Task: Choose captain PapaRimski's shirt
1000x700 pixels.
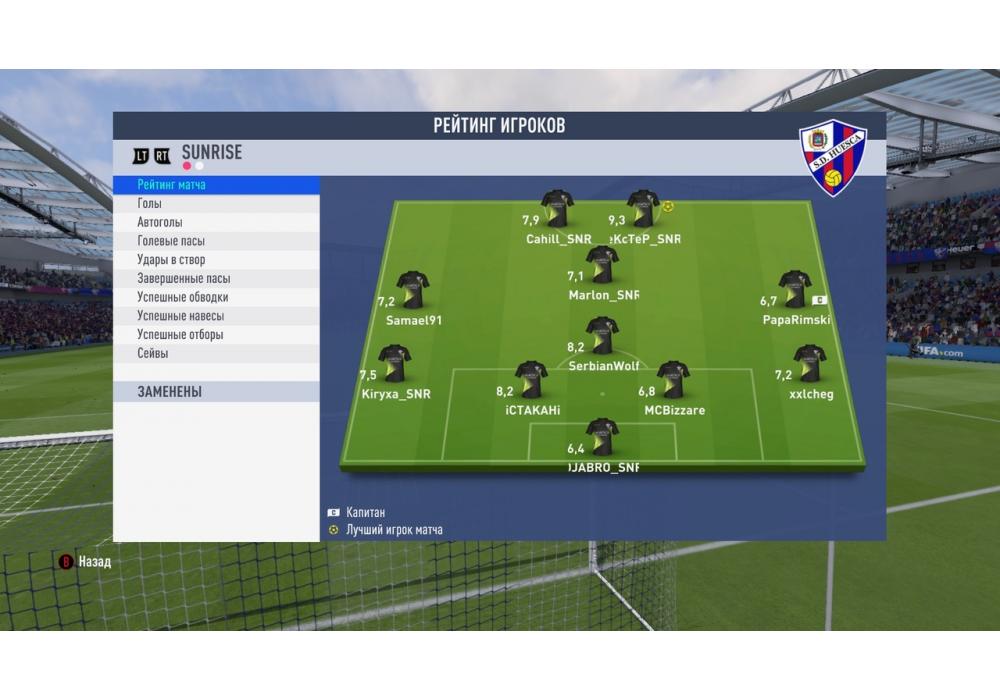Action: coord(794,289)
